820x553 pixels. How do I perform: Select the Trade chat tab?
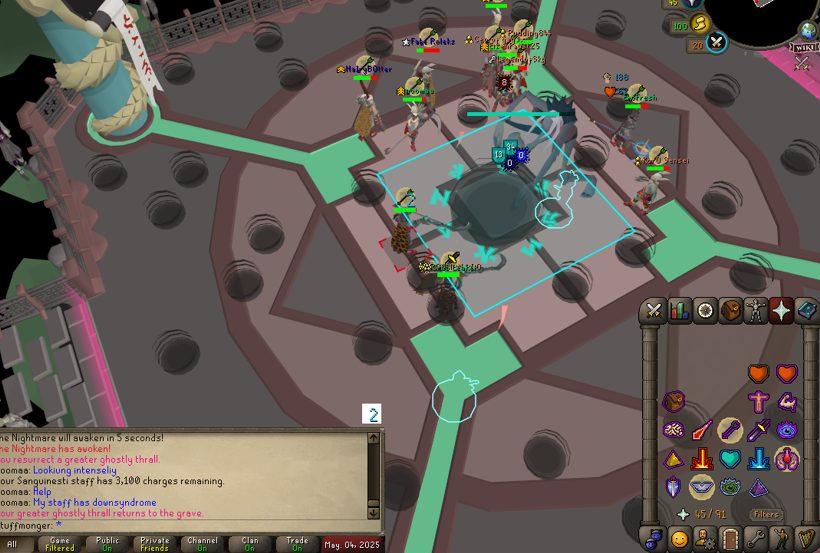click(297, 545)
